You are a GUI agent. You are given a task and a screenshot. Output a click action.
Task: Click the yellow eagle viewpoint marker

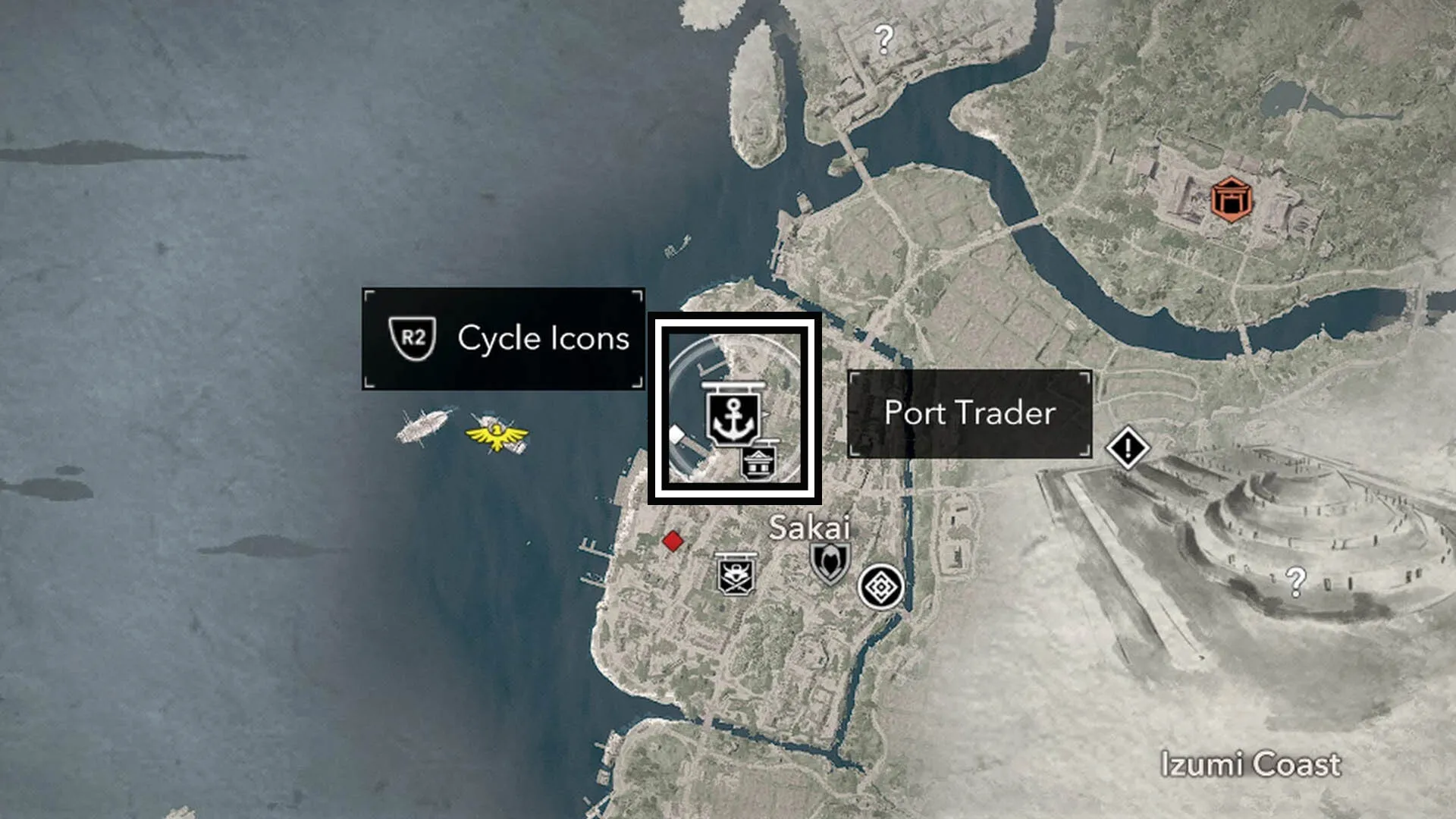pos(497,435)
